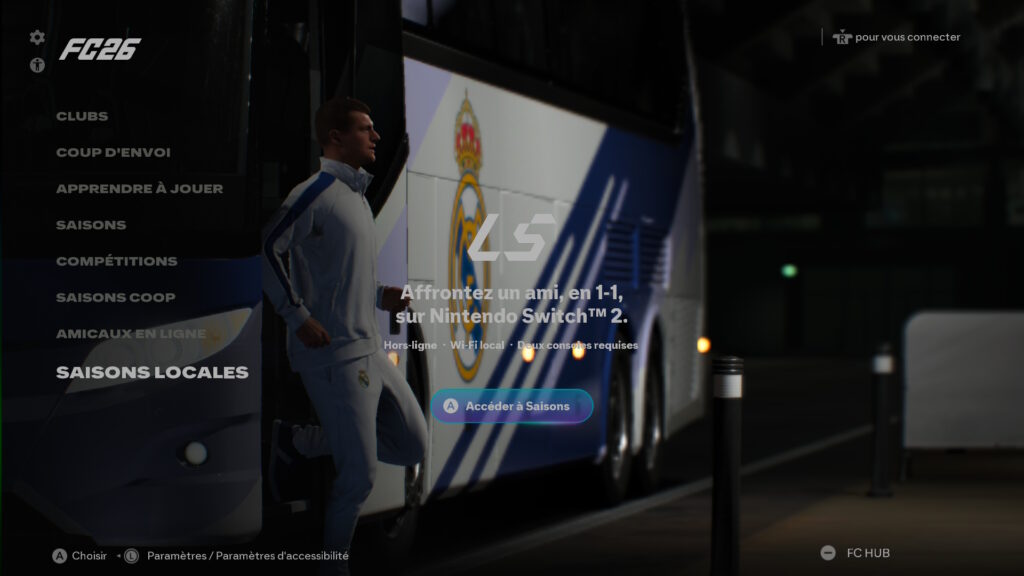Open settings via the gear icon
Screen dimensions: 1024x576
37,37
